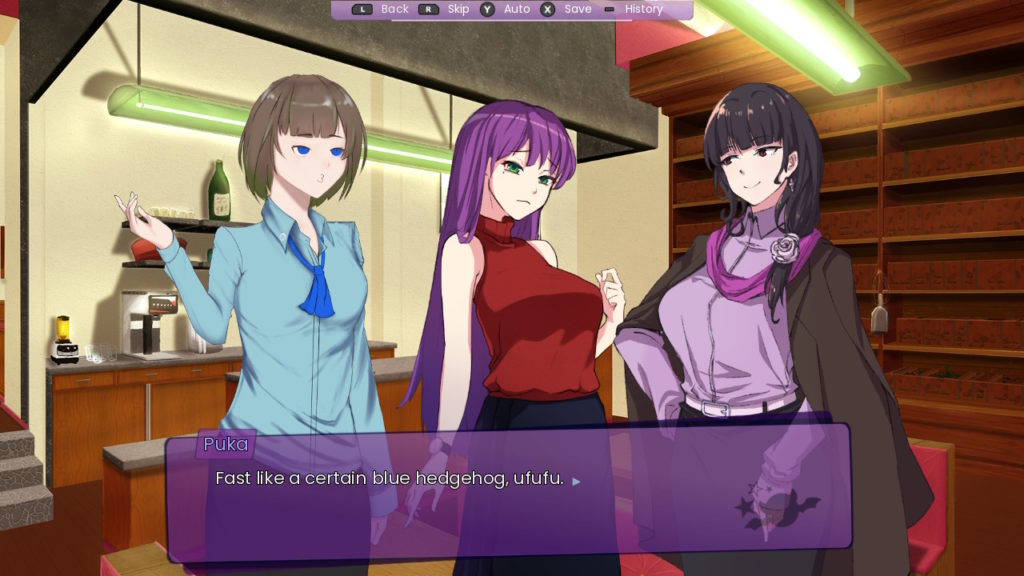This screenshot has width=1024, height=576.
Task: Advance Puka's dialogue with the arrow
Action: [x=576, y=481]
